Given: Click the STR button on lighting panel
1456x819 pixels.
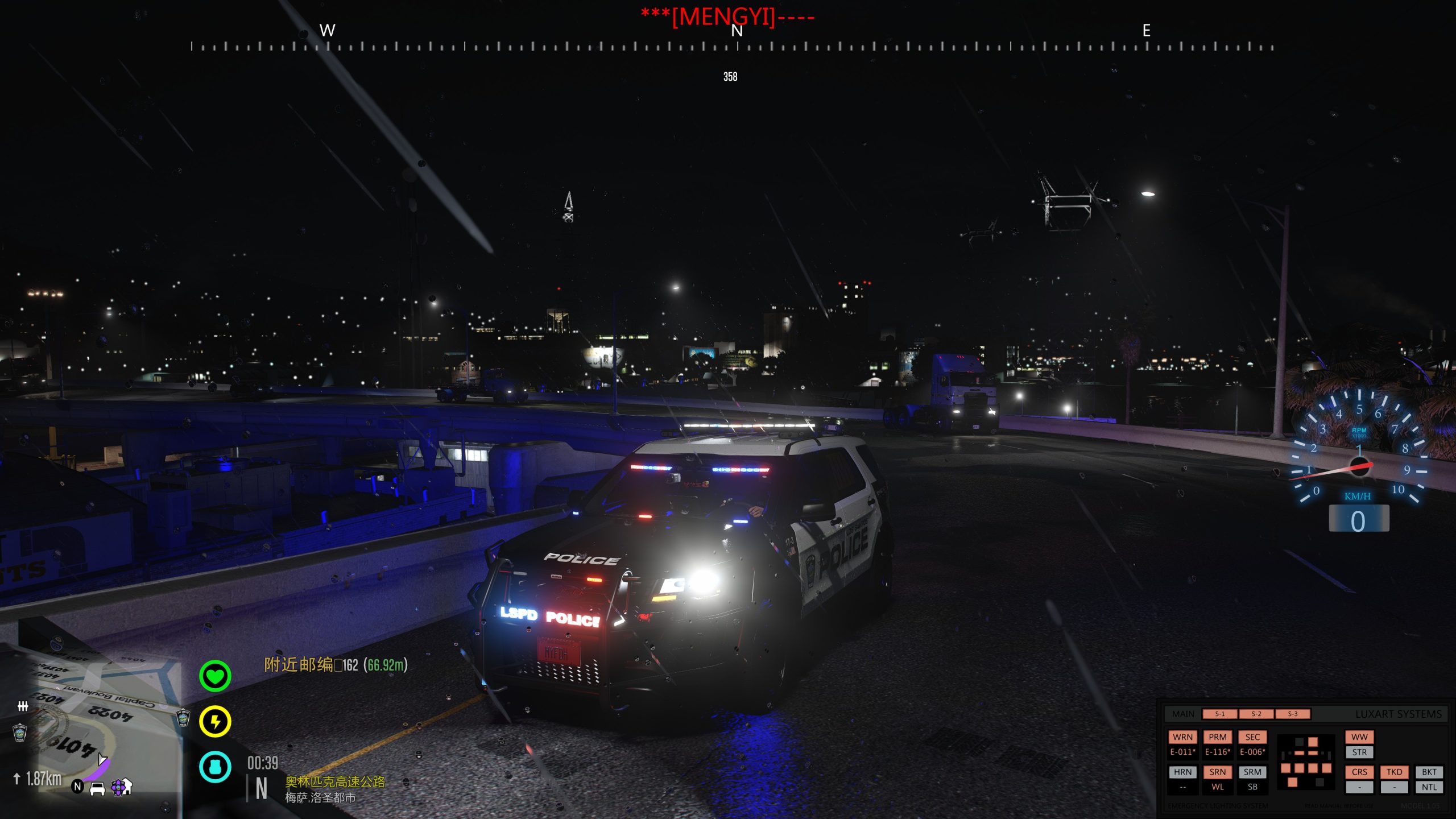Looking at the screenshot, I should (1359, 752).
